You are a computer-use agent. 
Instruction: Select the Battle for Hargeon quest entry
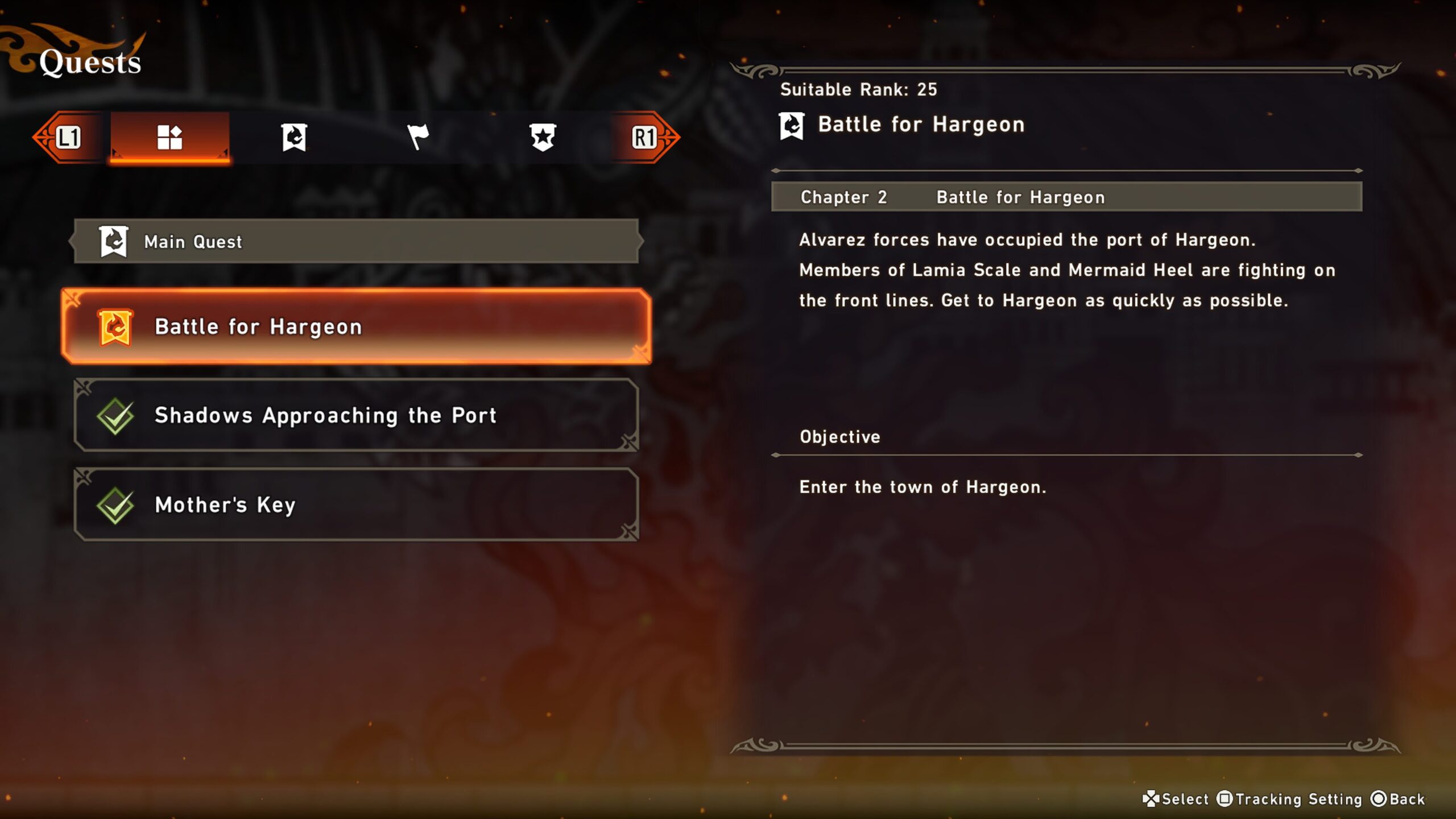pos(356,327)
